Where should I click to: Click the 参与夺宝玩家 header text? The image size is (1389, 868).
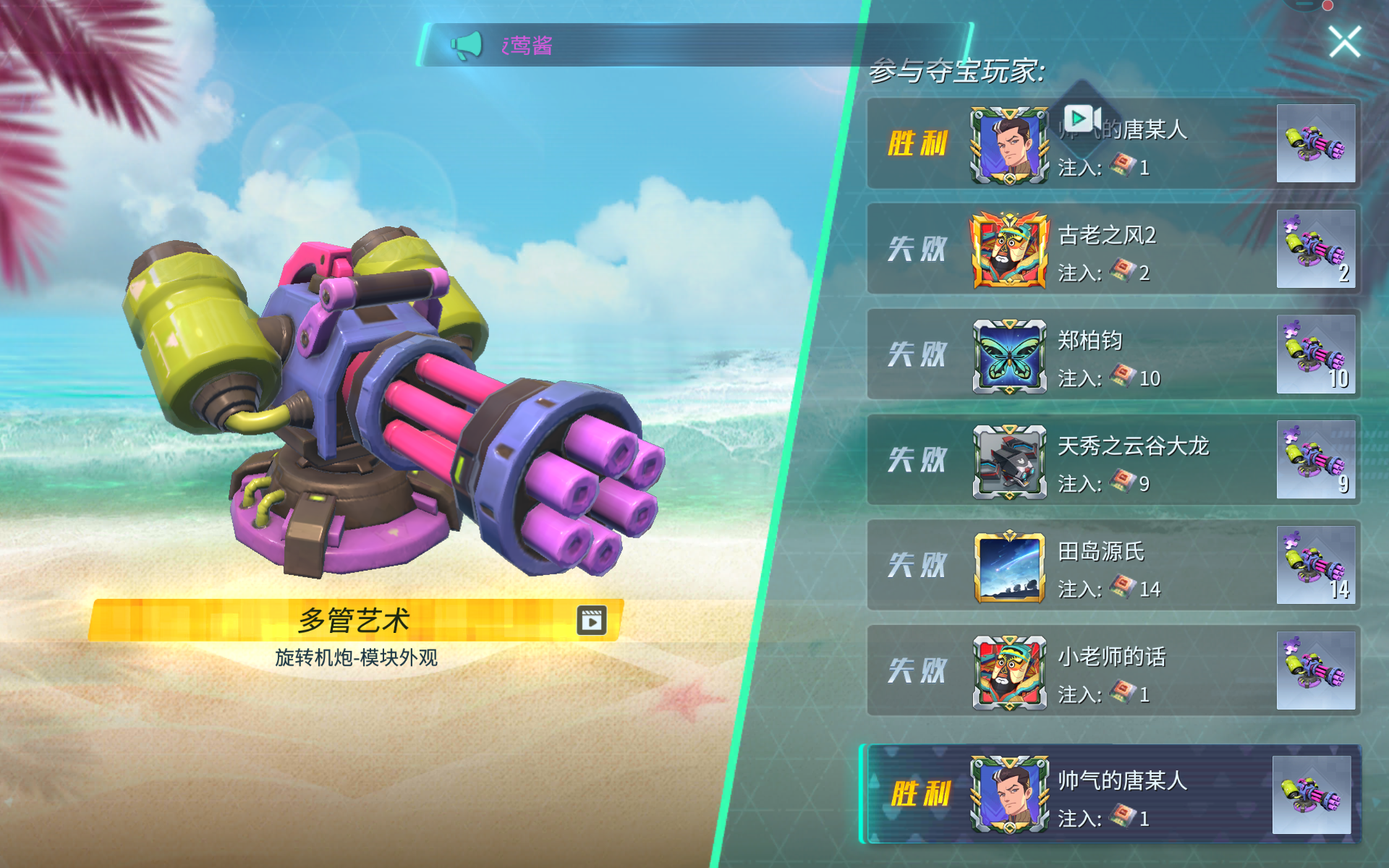955,70
